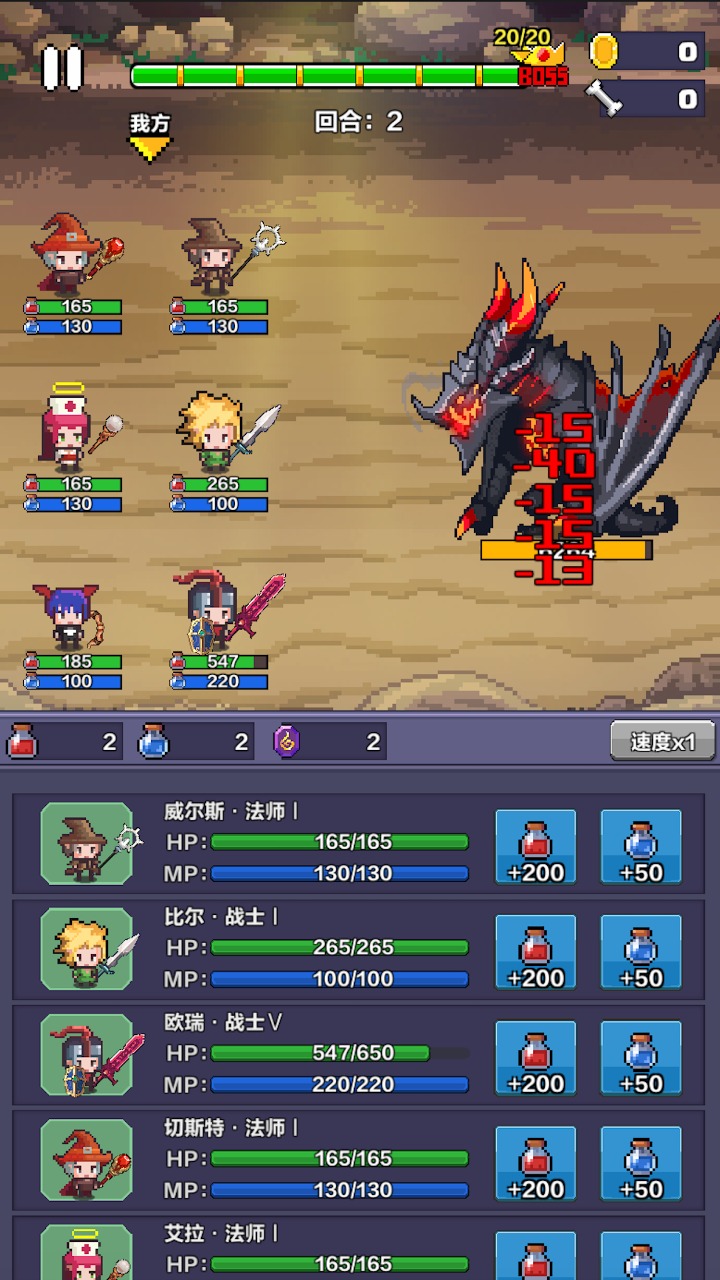Give 比尔 the +200 red potion
The width and height of the screenshot is (720, 1280).
point(536,953)
